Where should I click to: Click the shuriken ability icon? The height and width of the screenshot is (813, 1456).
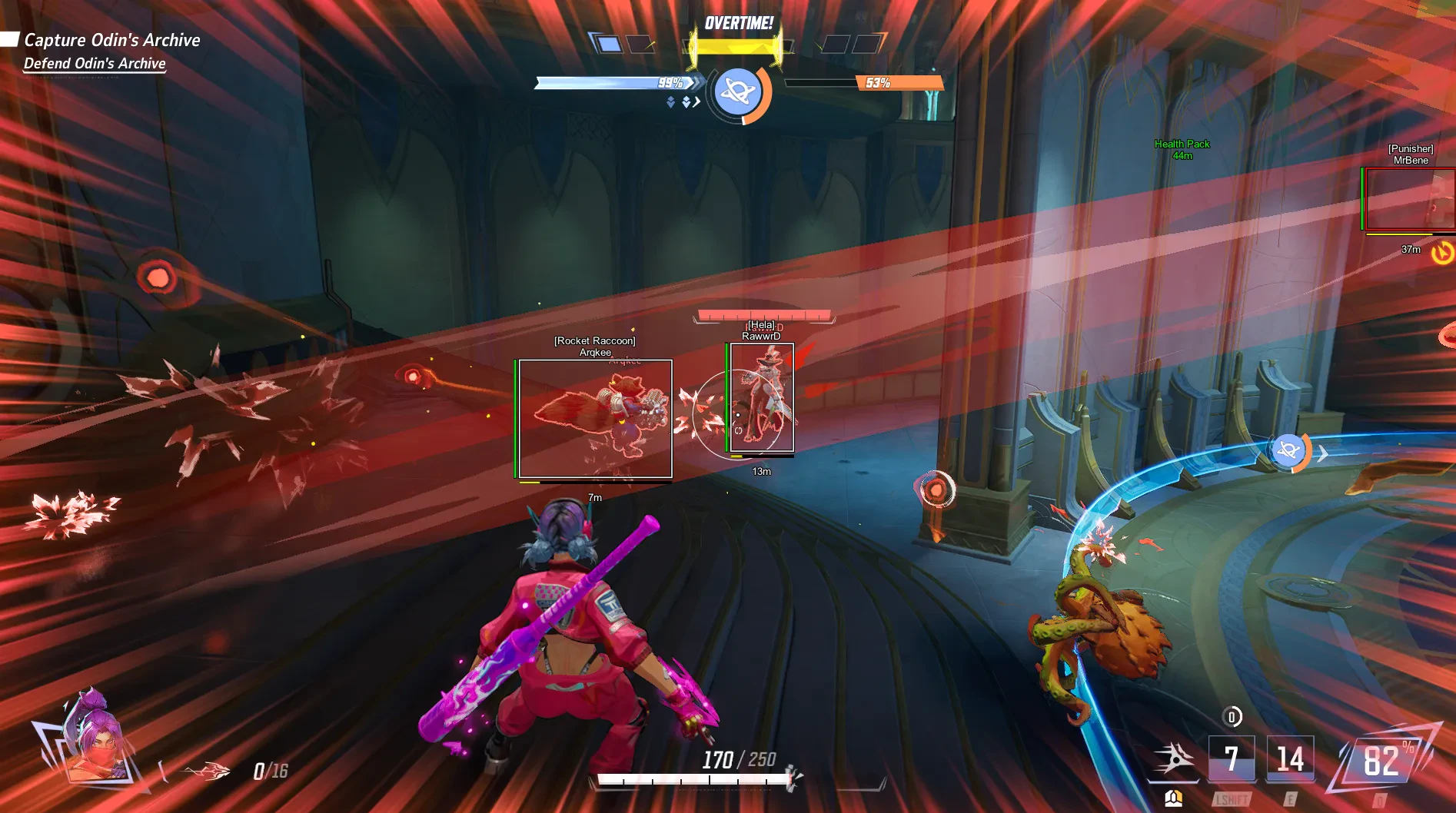pyautogui.click(x=1173, y=759)
